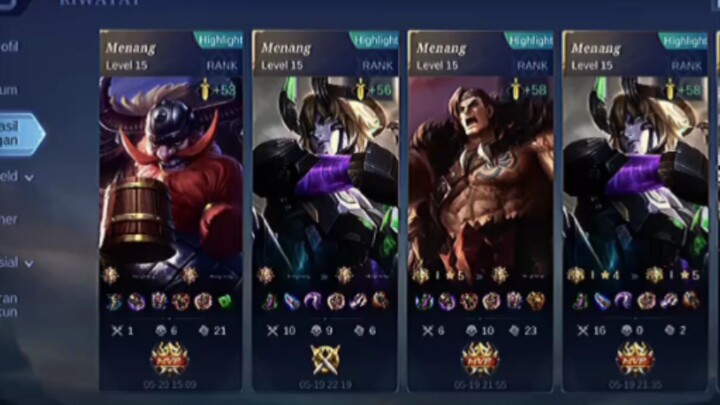Expand the Sosial sidebar section
The width and height of the screenshot is (720, 405).
[x=17, y=263]
